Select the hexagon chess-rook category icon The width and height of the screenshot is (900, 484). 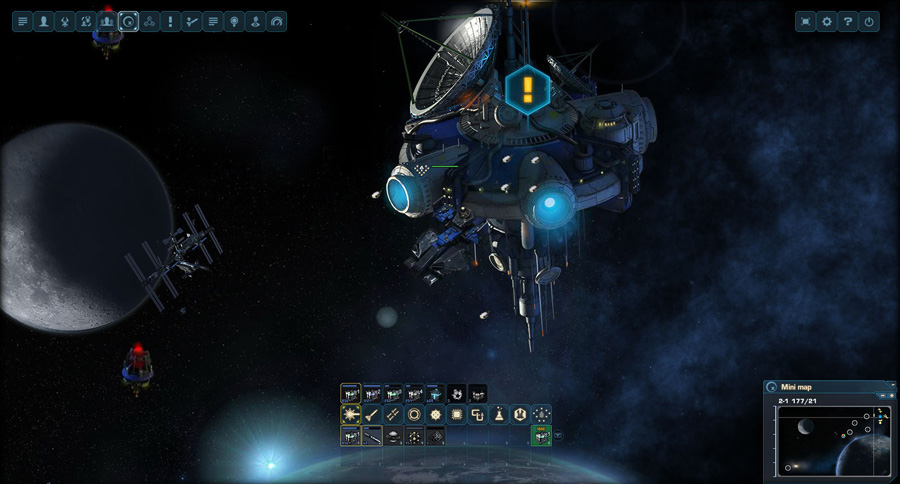click(520, 414)
